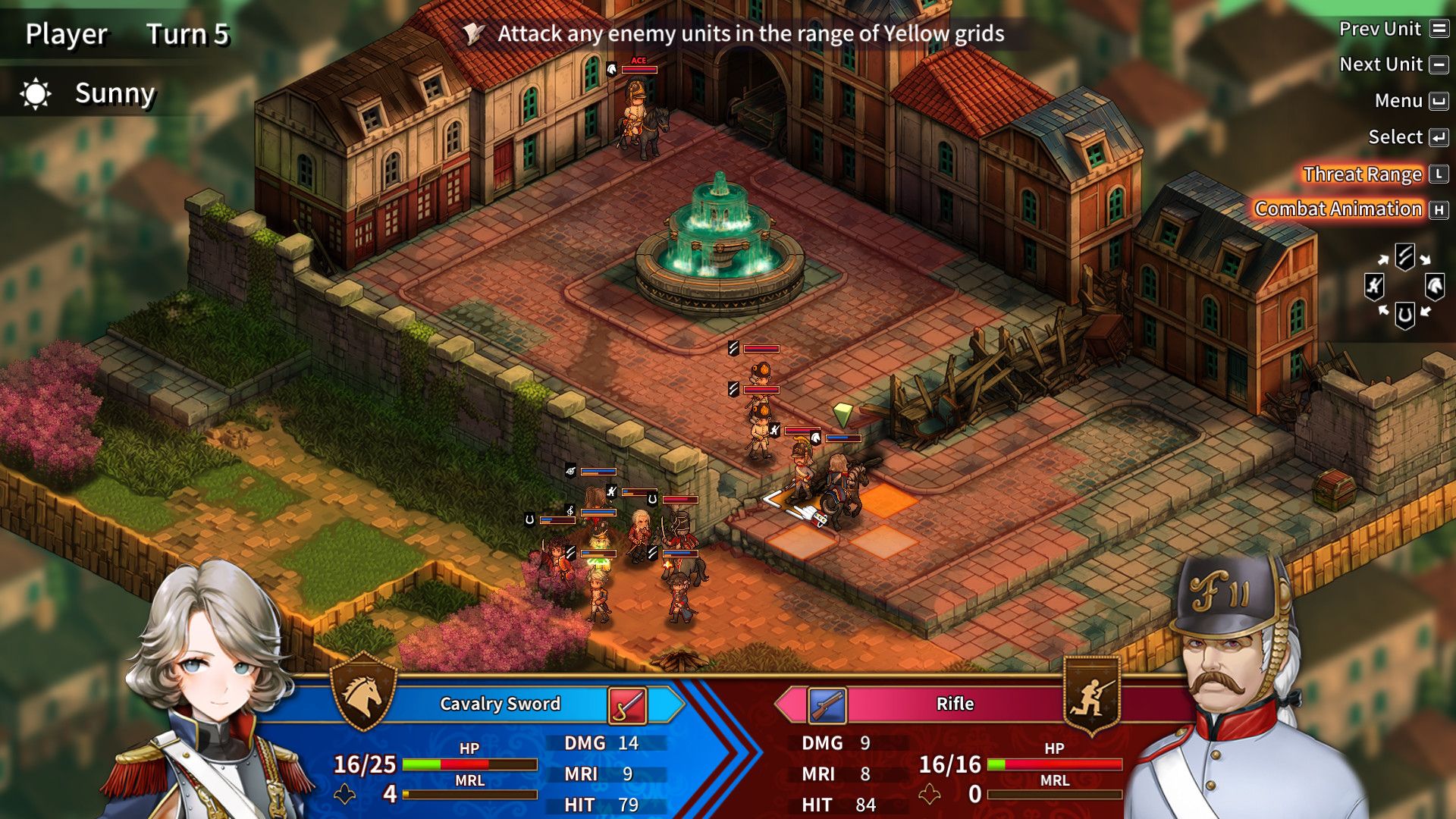Screen dimensions: 1456x819
Task: Click the horseshoe shield icon
Action: tap(1404, 316)
